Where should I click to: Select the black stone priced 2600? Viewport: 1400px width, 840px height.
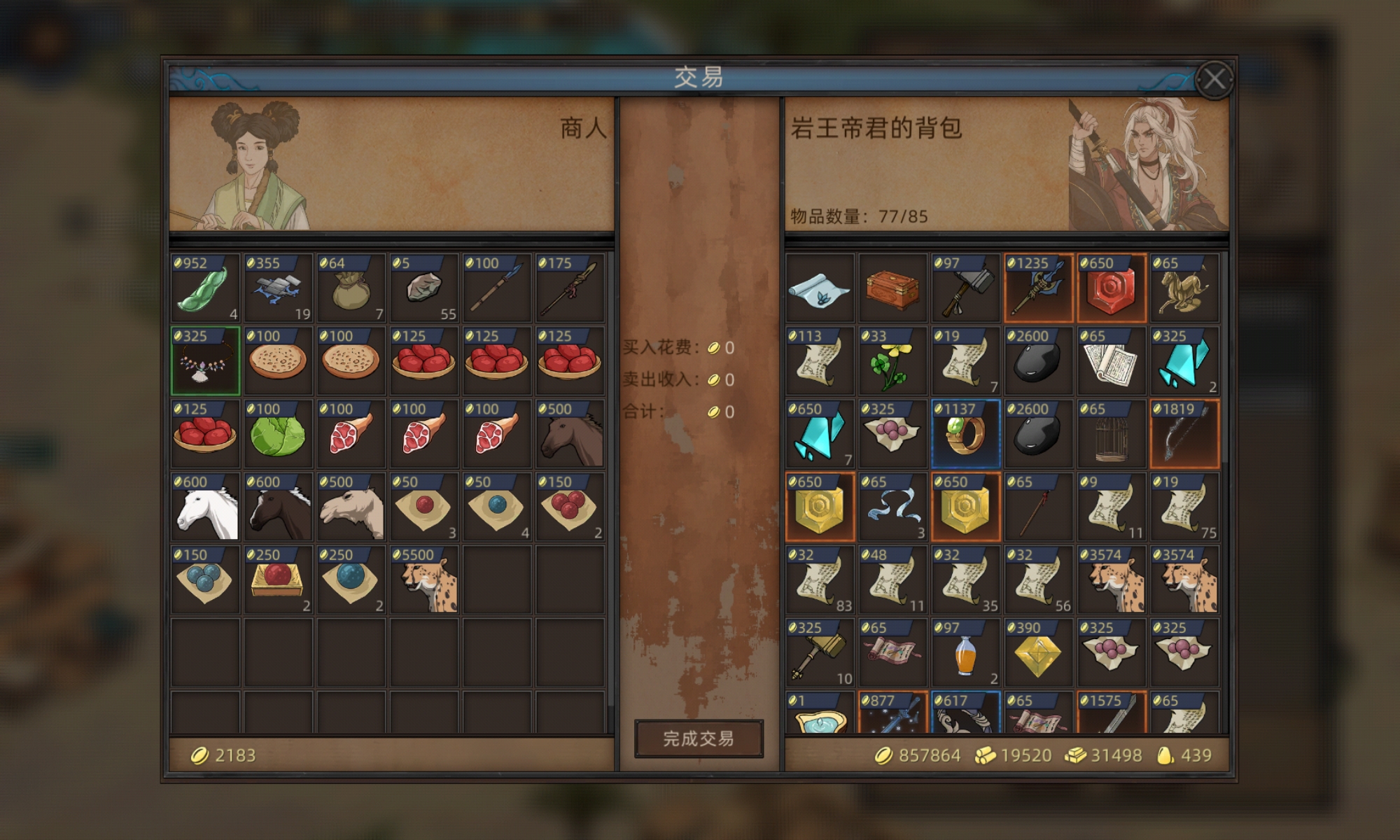pyautogui.click(x=1038, y=360)
